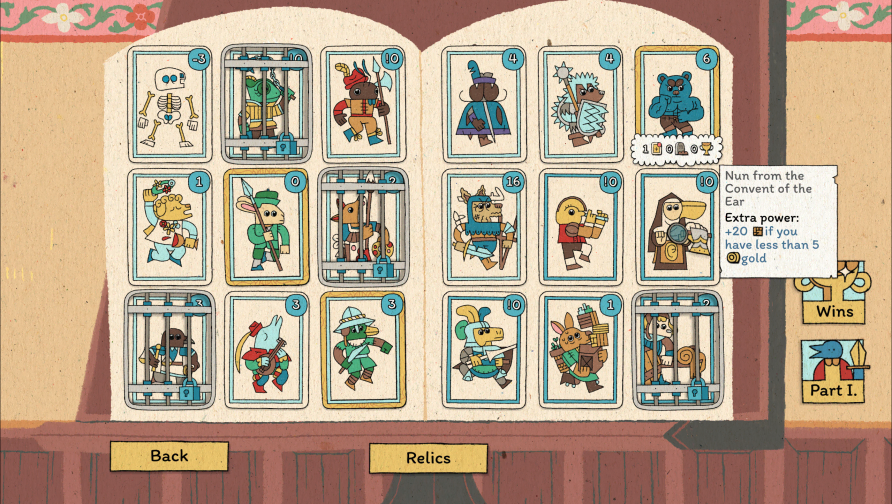Choose the rabbit with green beret card

[266, 228]
